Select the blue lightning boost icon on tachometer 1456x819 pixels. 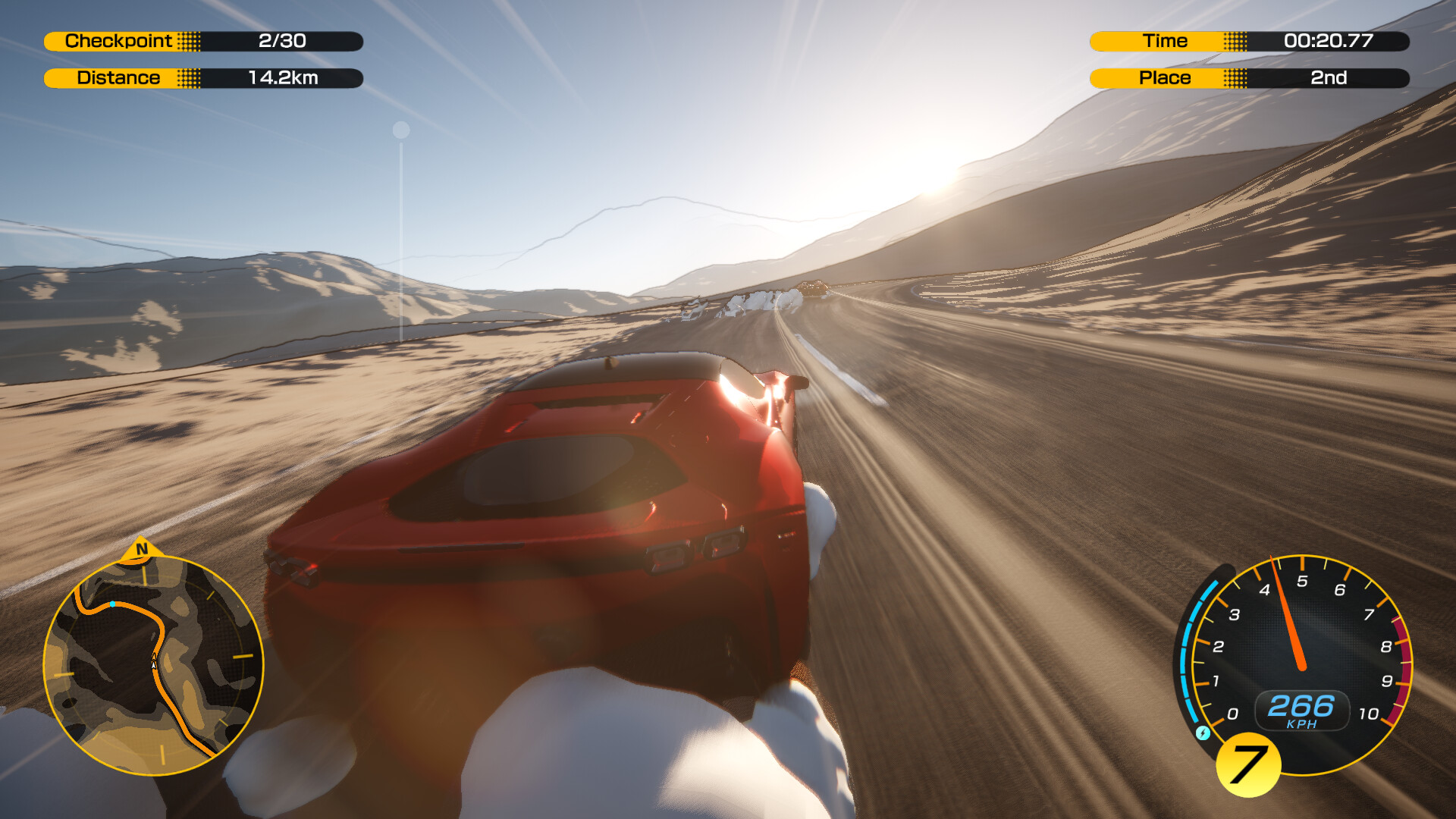1203,733
